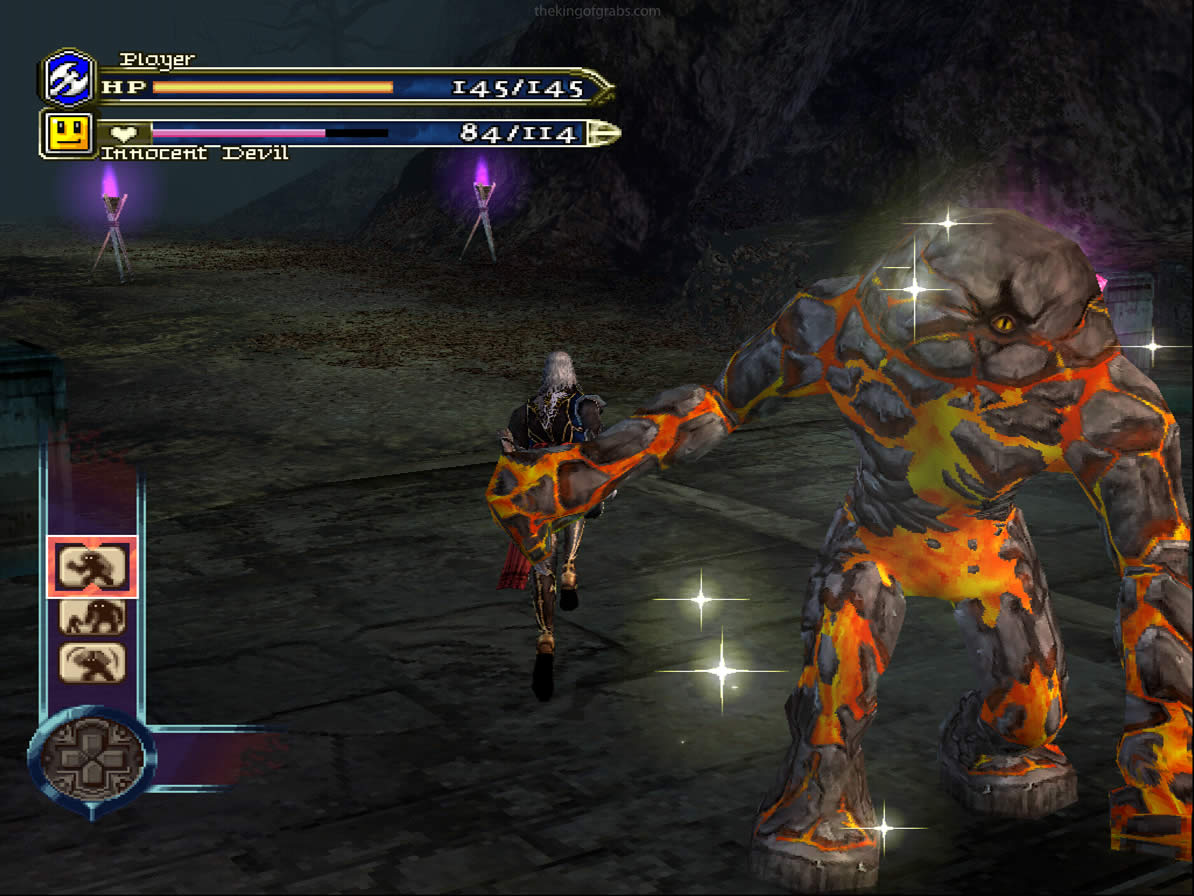The width and height of the screenshot is (1194, 896).
Task: Activate the golem arms-raised command
Action: point(92,662)
